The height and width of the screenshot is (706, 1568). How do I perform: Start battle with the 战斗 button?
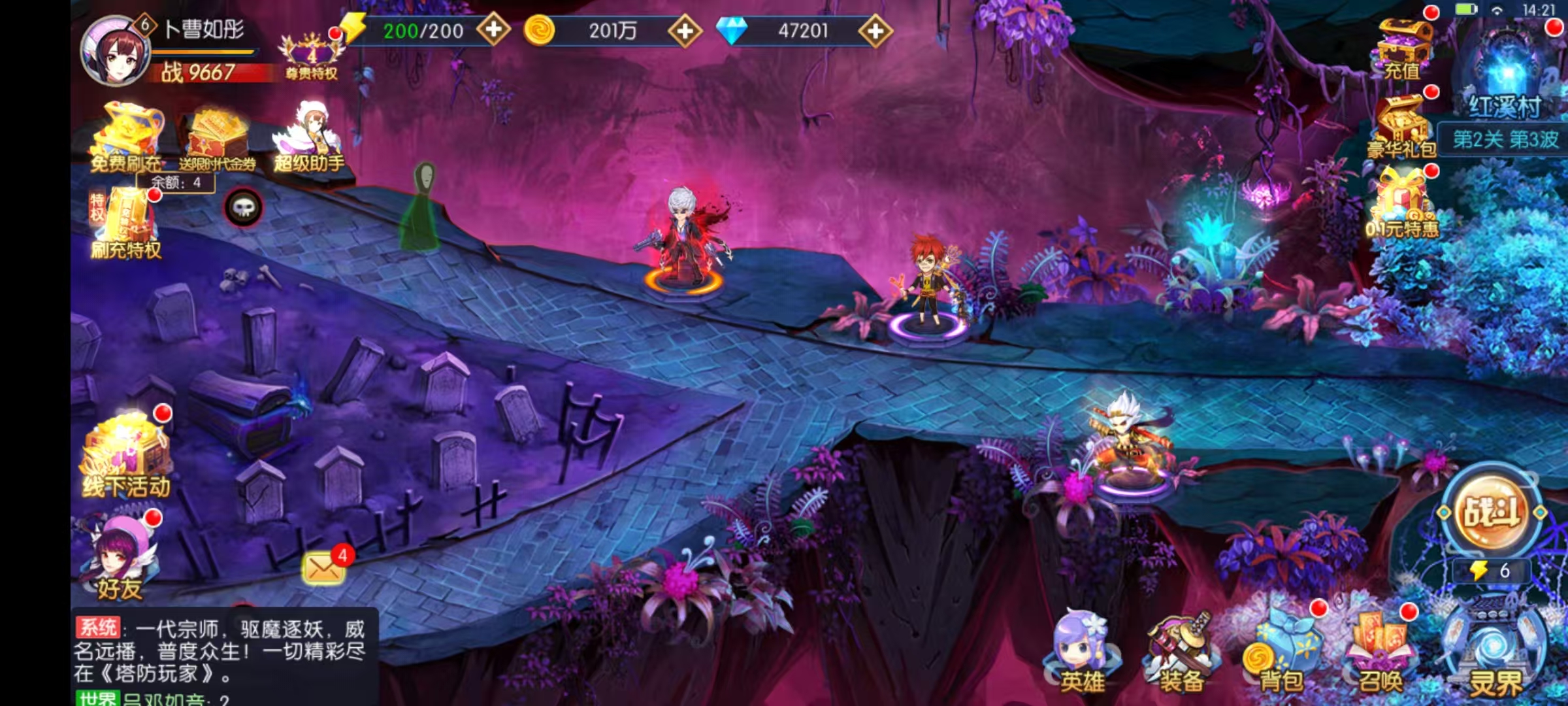(1491, 511)
